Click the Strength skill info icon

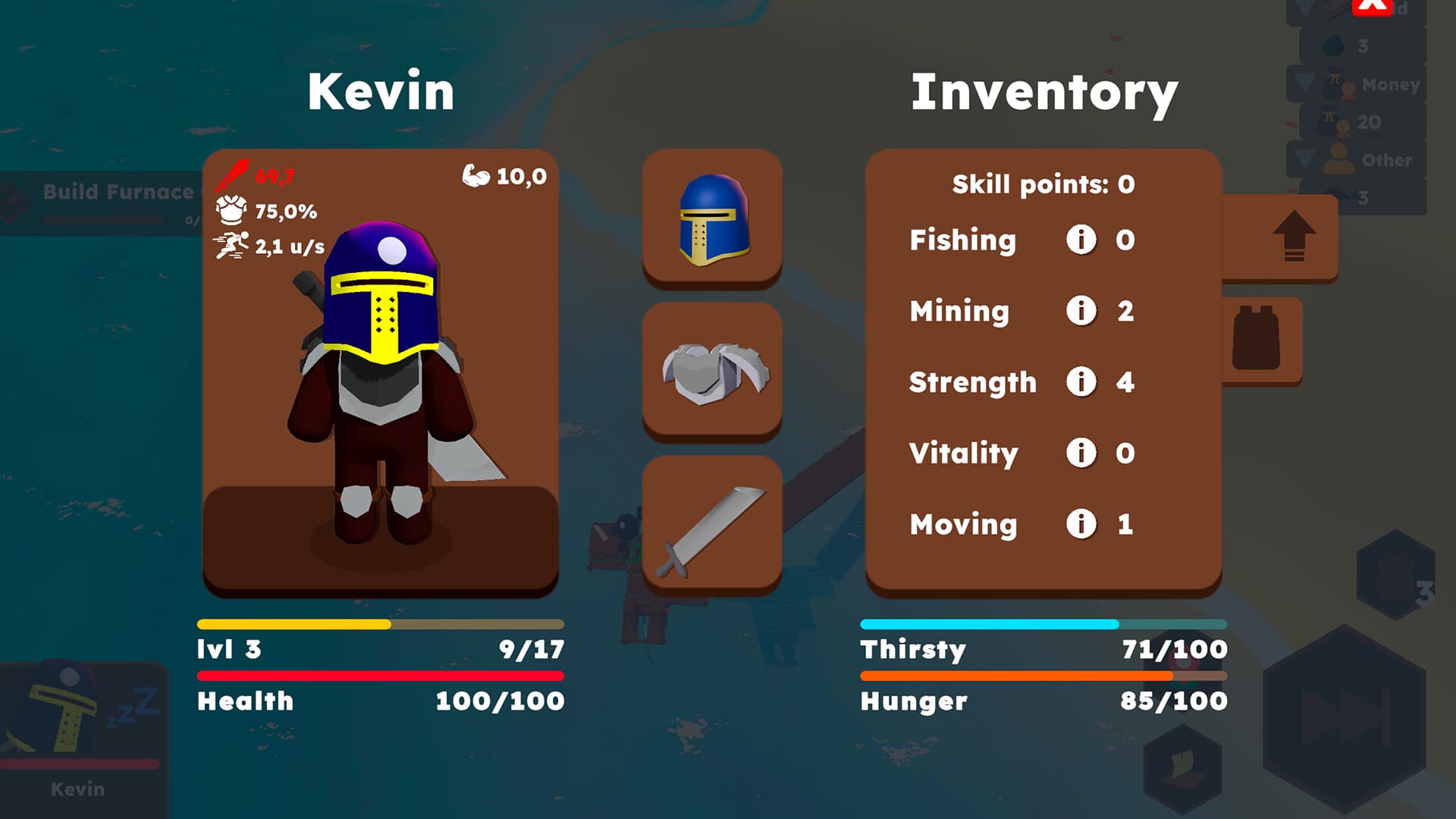click(x=1083, y=382)
